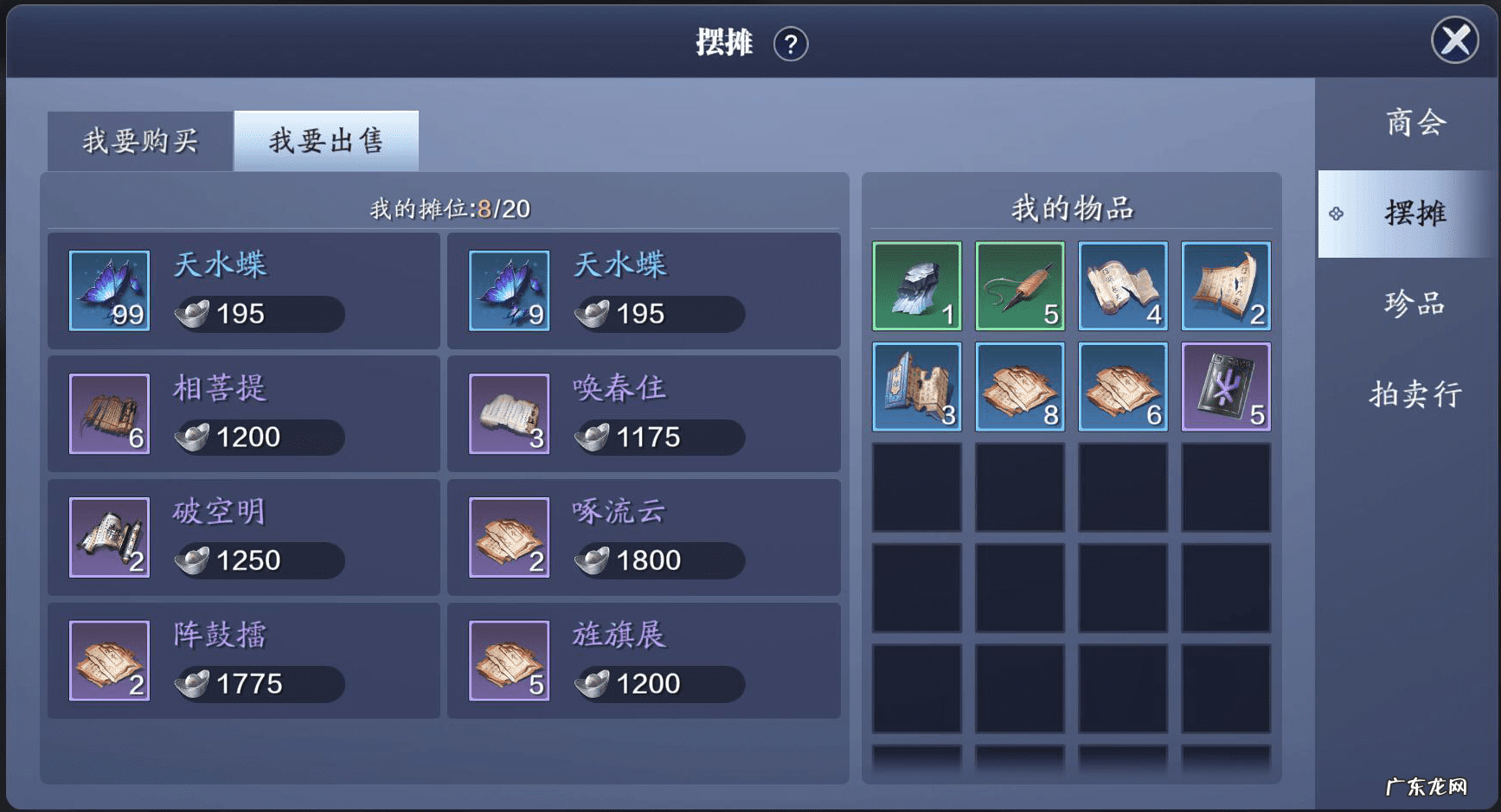Click the 旌旗展 book icon

click(510, 660)
